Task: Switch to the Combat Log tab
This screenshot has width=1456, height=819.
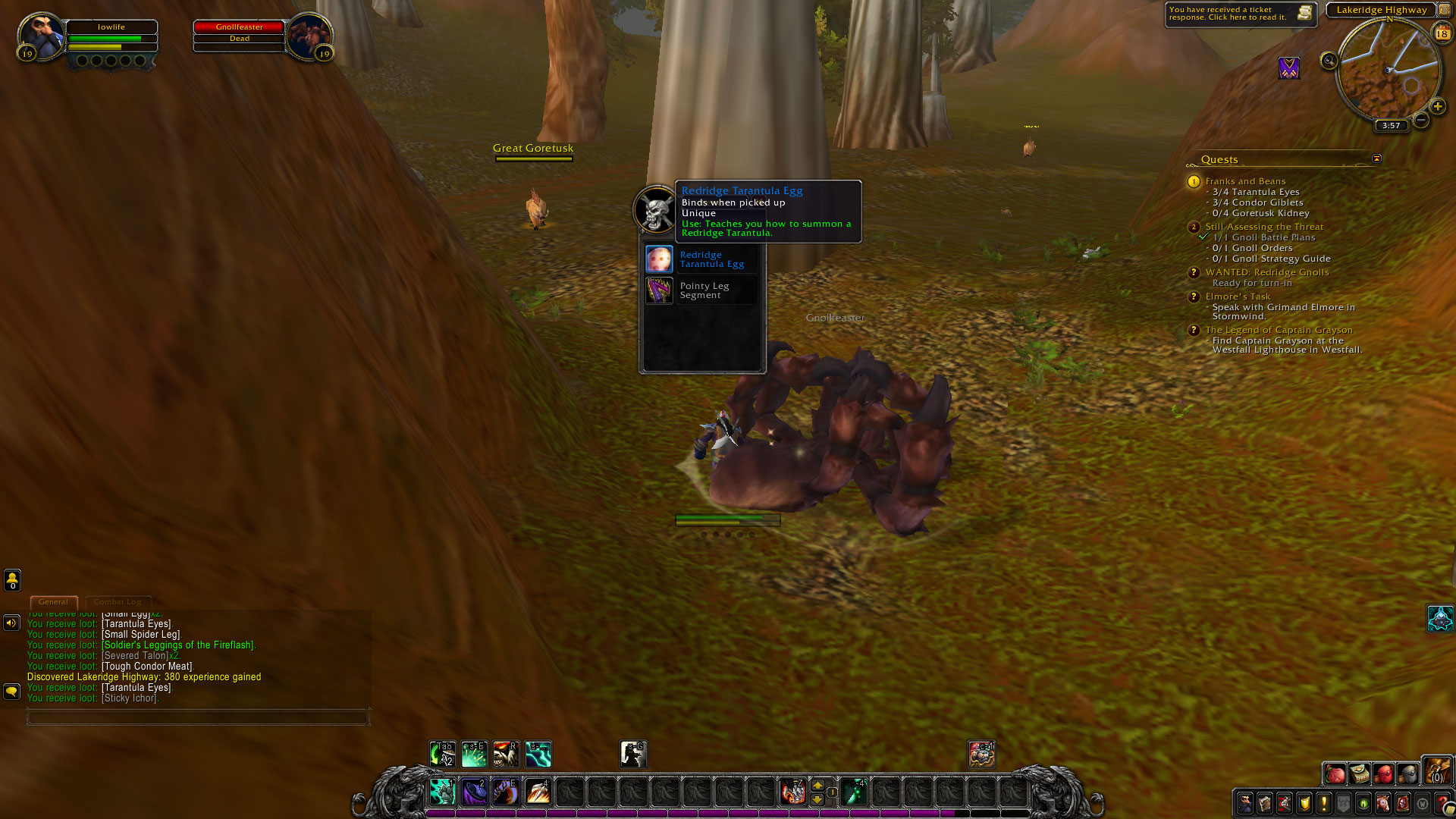Action: 118,602
